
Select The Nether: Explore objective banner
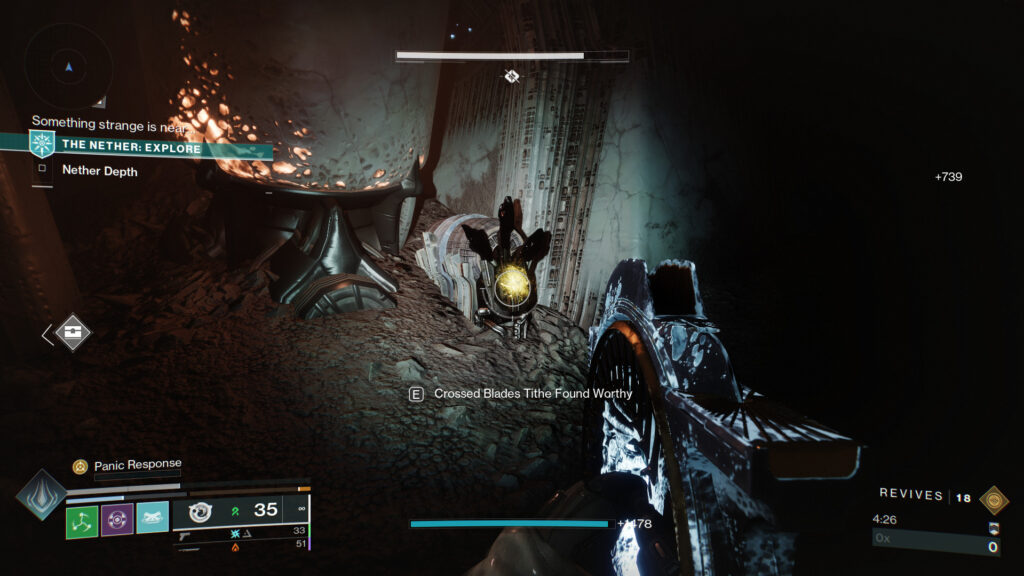[150, 148]
